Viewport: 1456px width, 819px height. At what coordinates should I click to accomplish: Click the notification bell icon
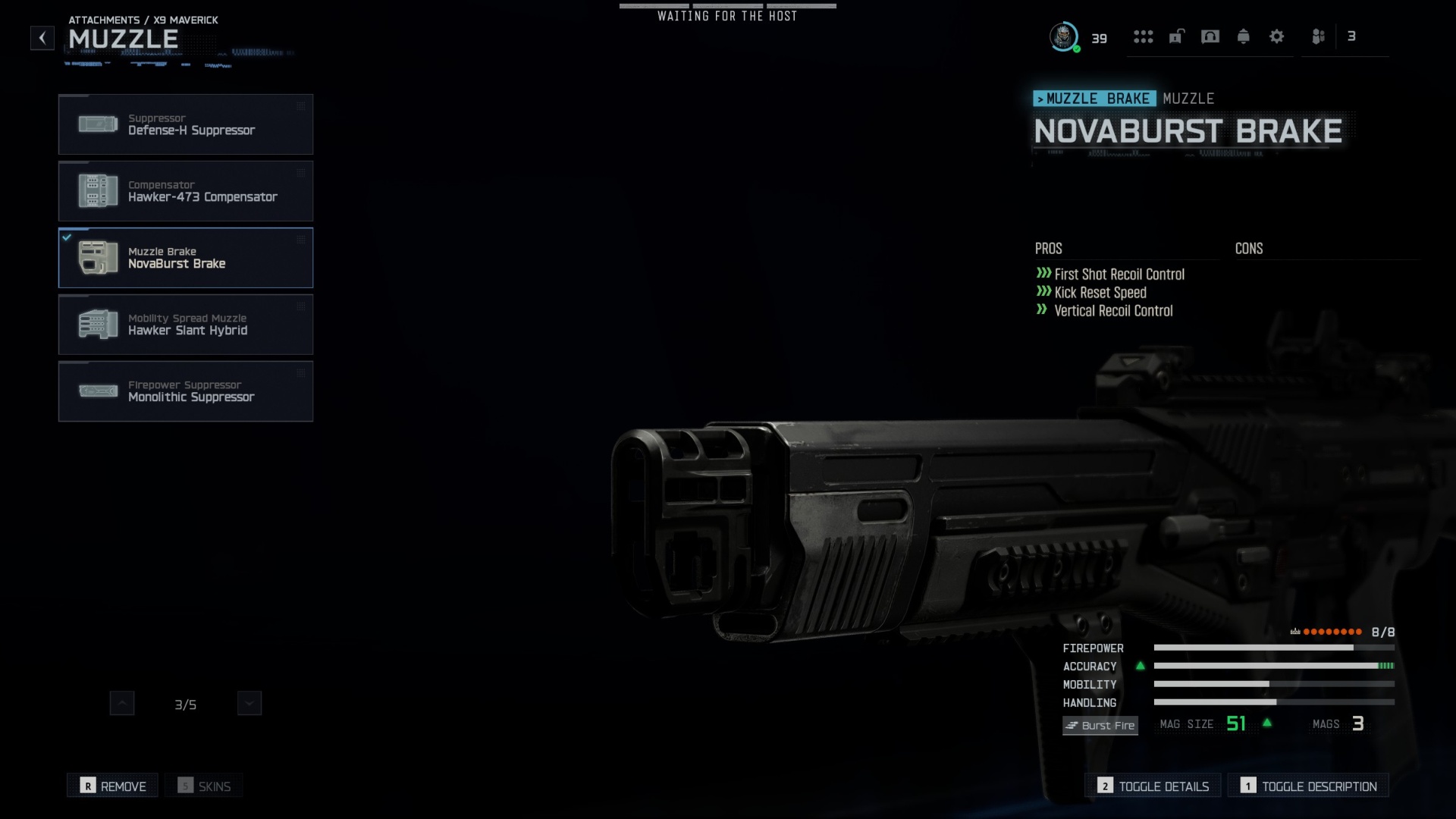1244,36
